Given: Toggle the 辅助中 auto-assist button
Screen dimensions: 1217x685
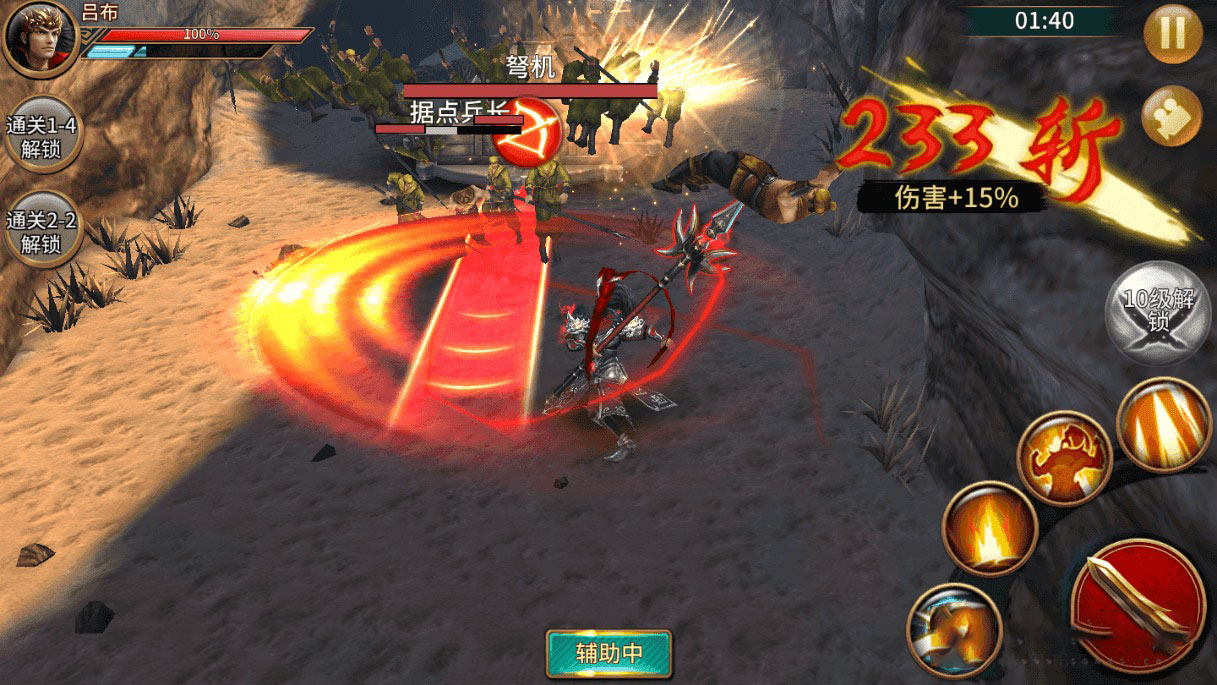Looking at the screenshot, I should pos(609,653).
